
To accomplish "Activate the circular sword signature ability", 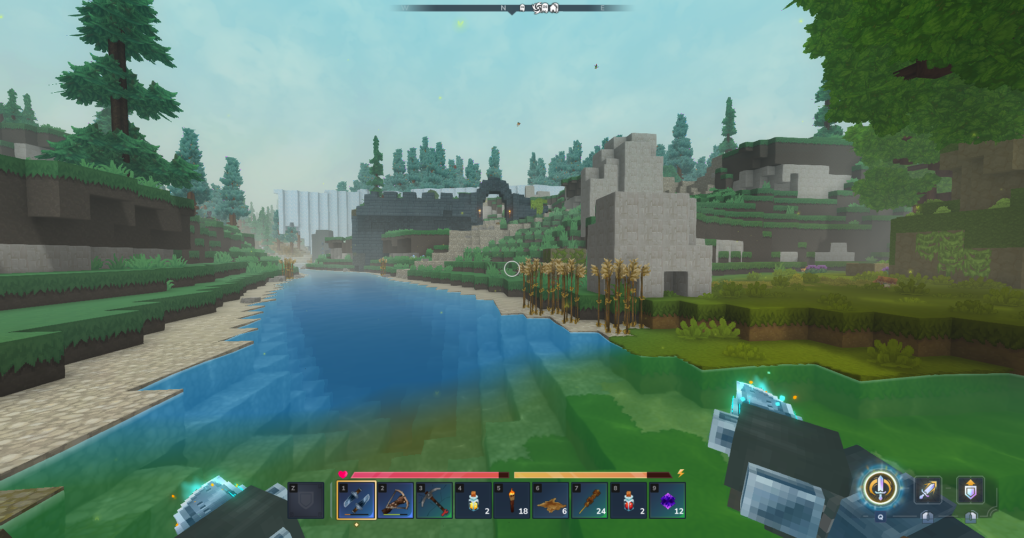I will 880,488.
